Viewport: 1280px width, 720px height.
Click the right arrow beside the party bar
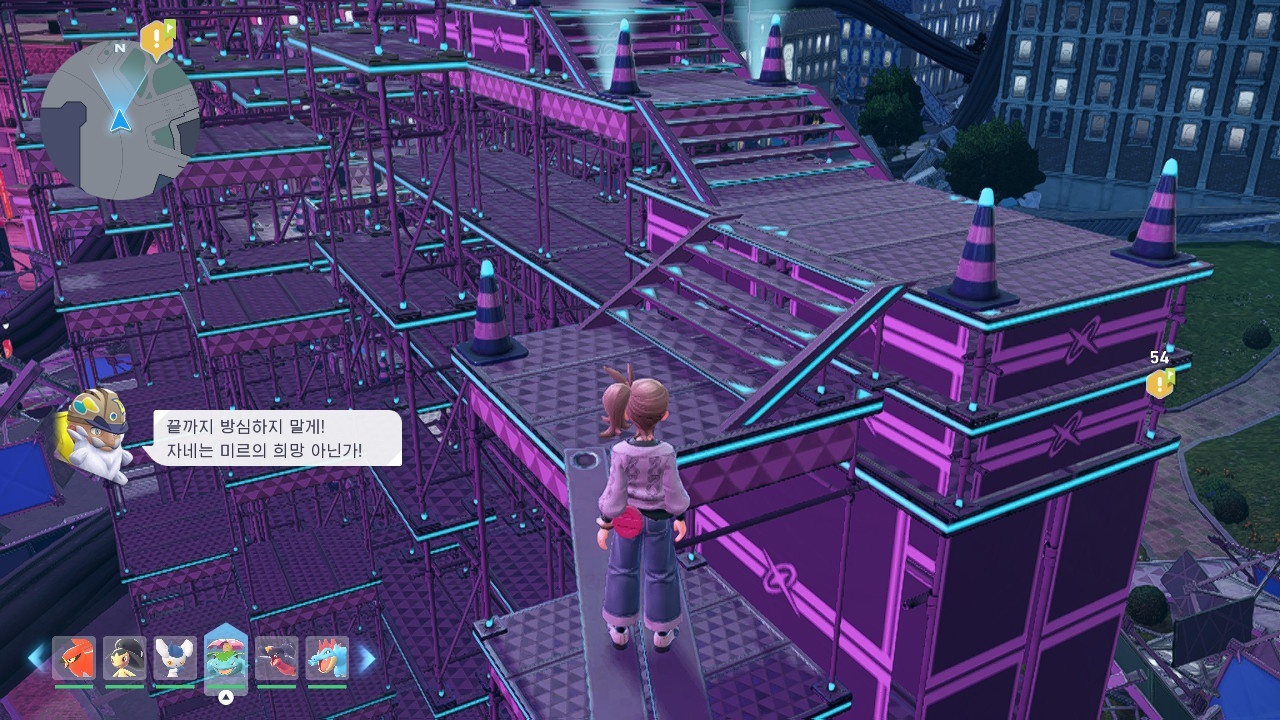(x=367, y=658)
